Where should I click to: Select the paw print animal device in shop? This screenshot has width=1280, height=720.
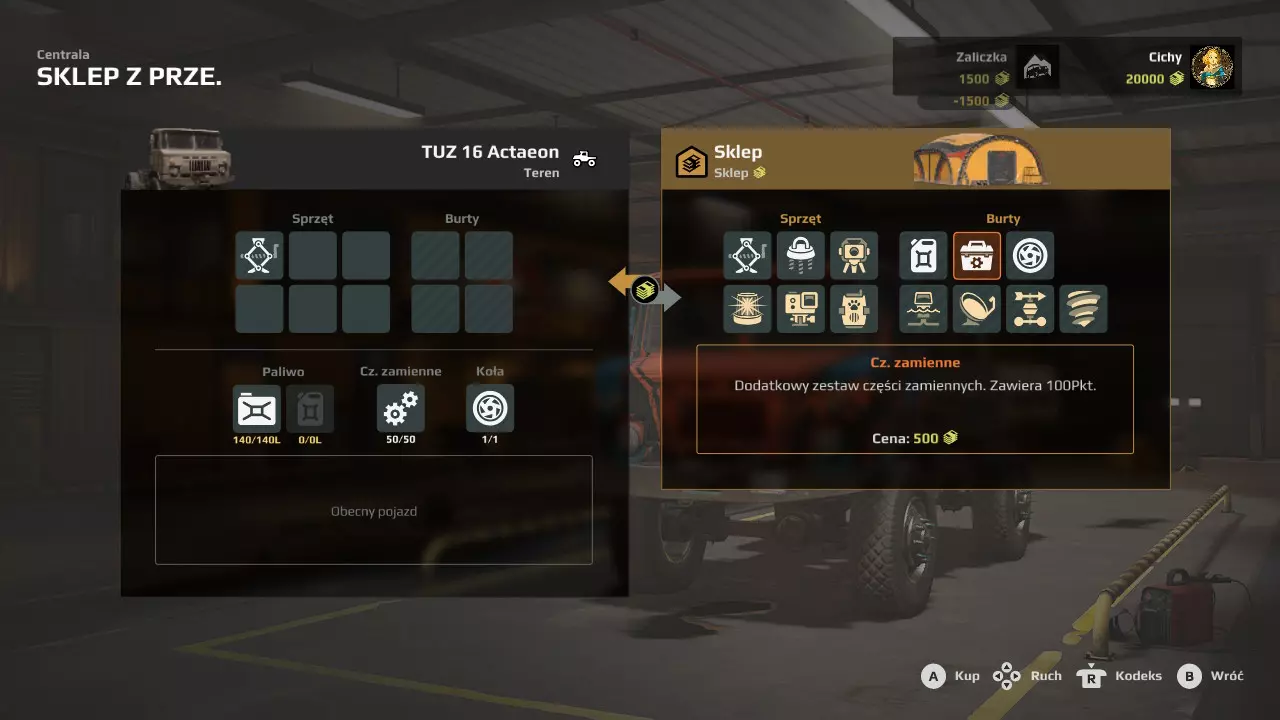click(x=854, y=309)
